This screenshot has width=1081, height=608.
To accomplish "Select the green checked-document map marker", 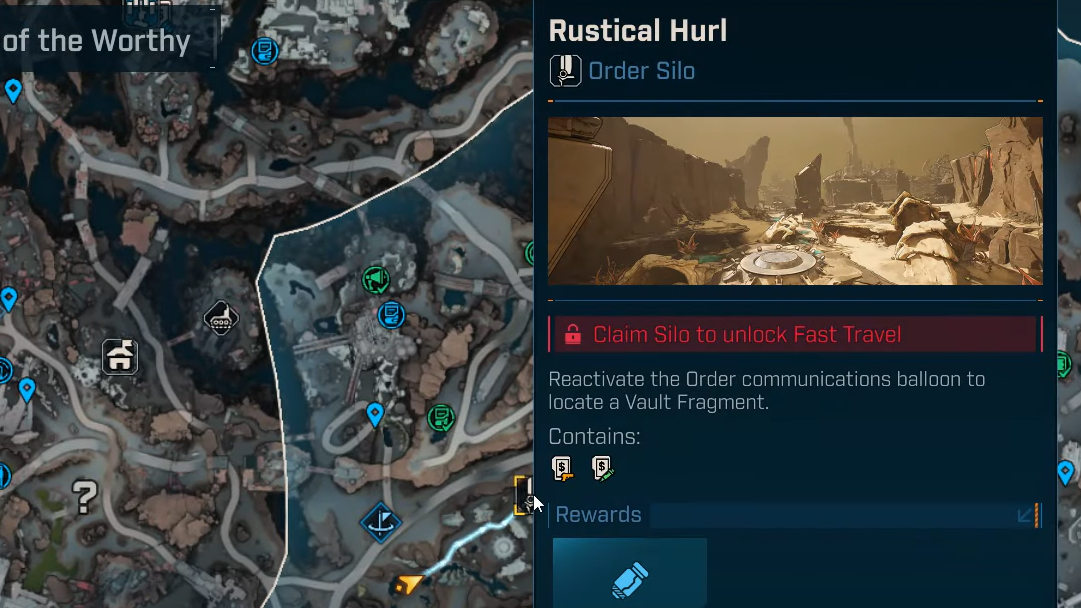I will tap(440, 417).
